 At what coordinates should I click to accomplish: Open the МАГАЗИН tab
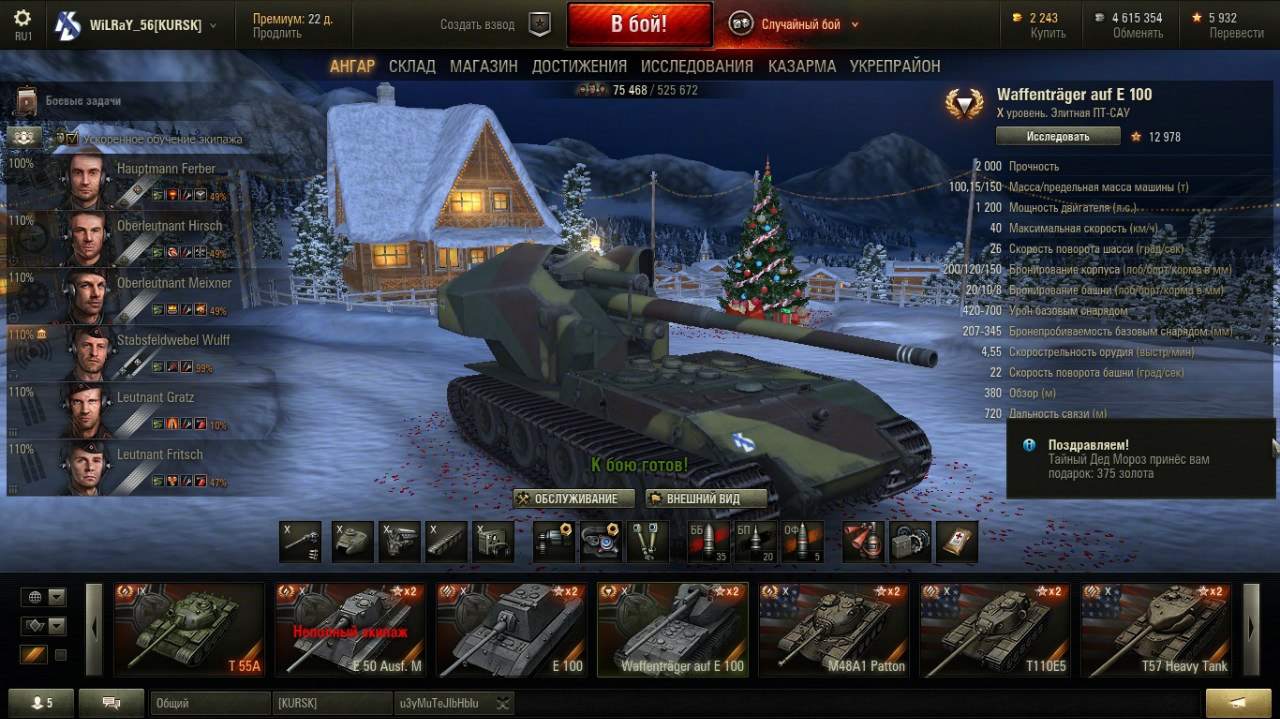pyautogui.click(x=483, y=66)
